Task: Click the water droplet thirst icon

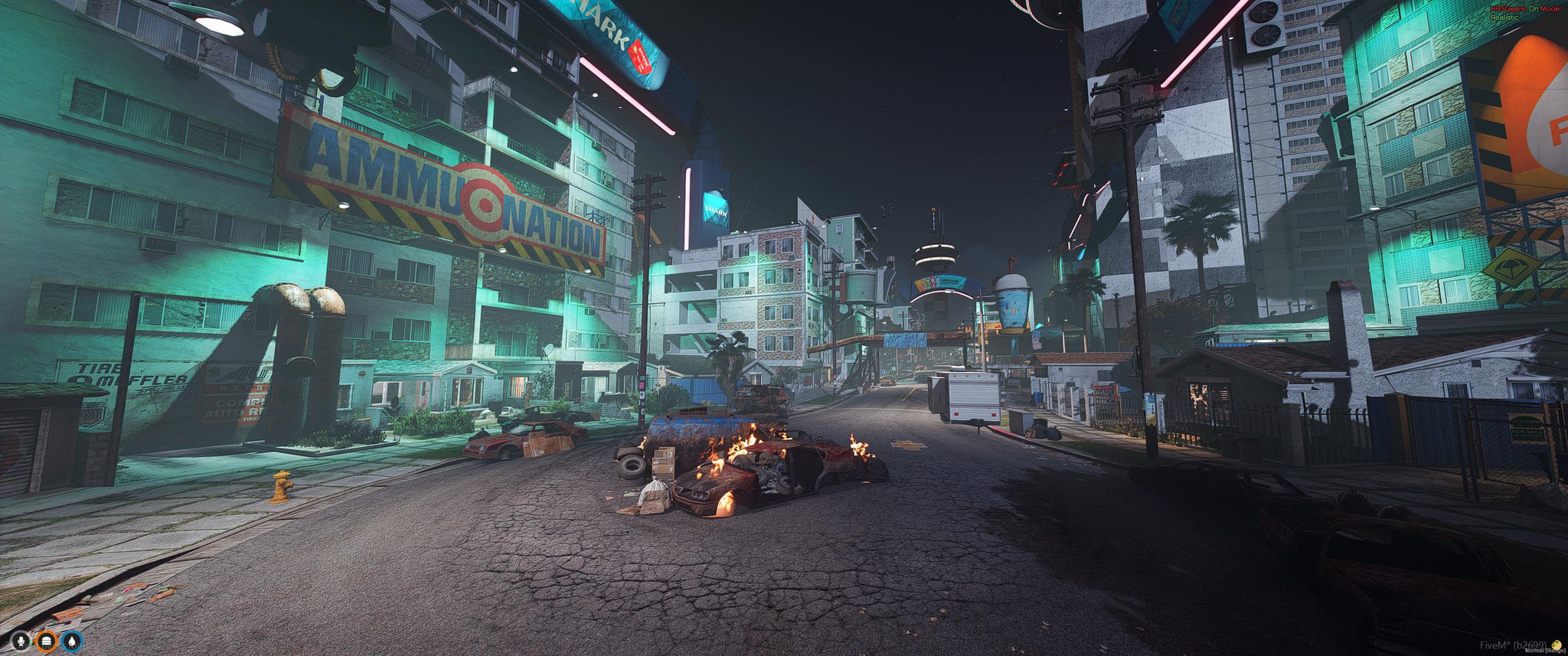Action: point(72,639)
